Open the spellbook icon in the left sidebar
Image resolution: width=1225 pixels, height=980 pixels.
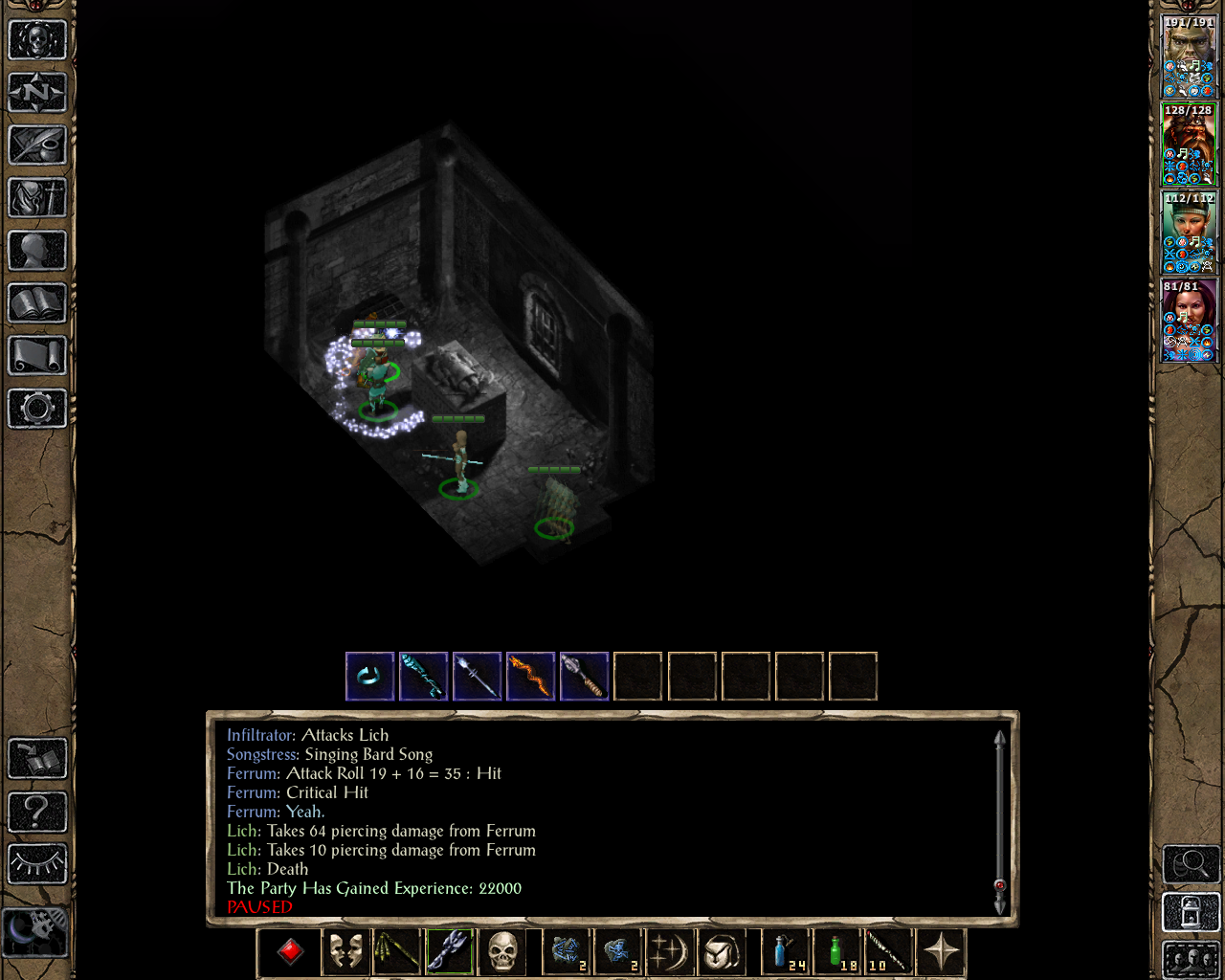tap(38, 303)
